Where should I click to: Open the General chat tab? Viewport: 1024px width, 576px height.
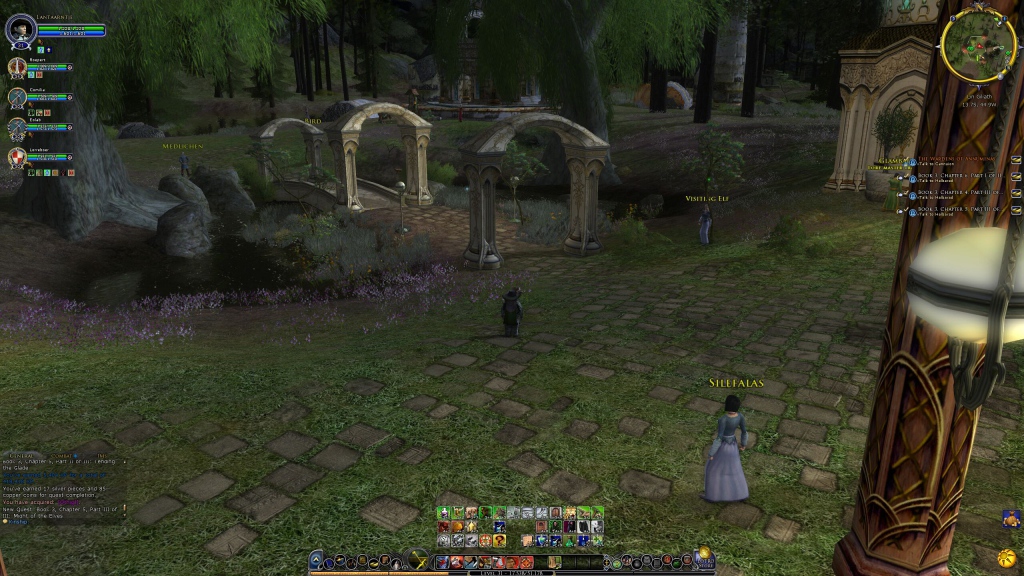click(23, 455)
